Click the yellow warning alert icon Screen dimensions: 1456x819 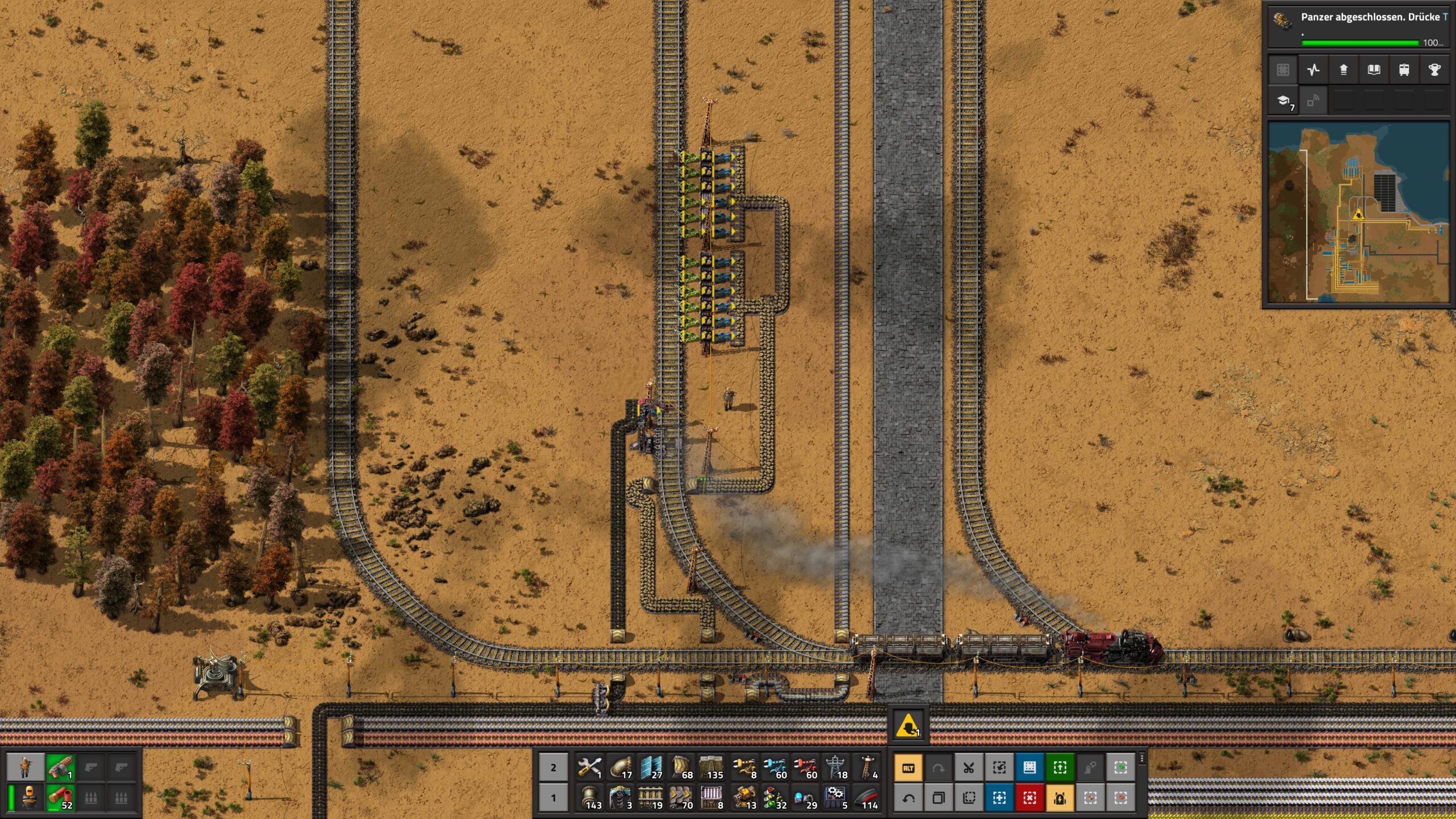[908, 726]
